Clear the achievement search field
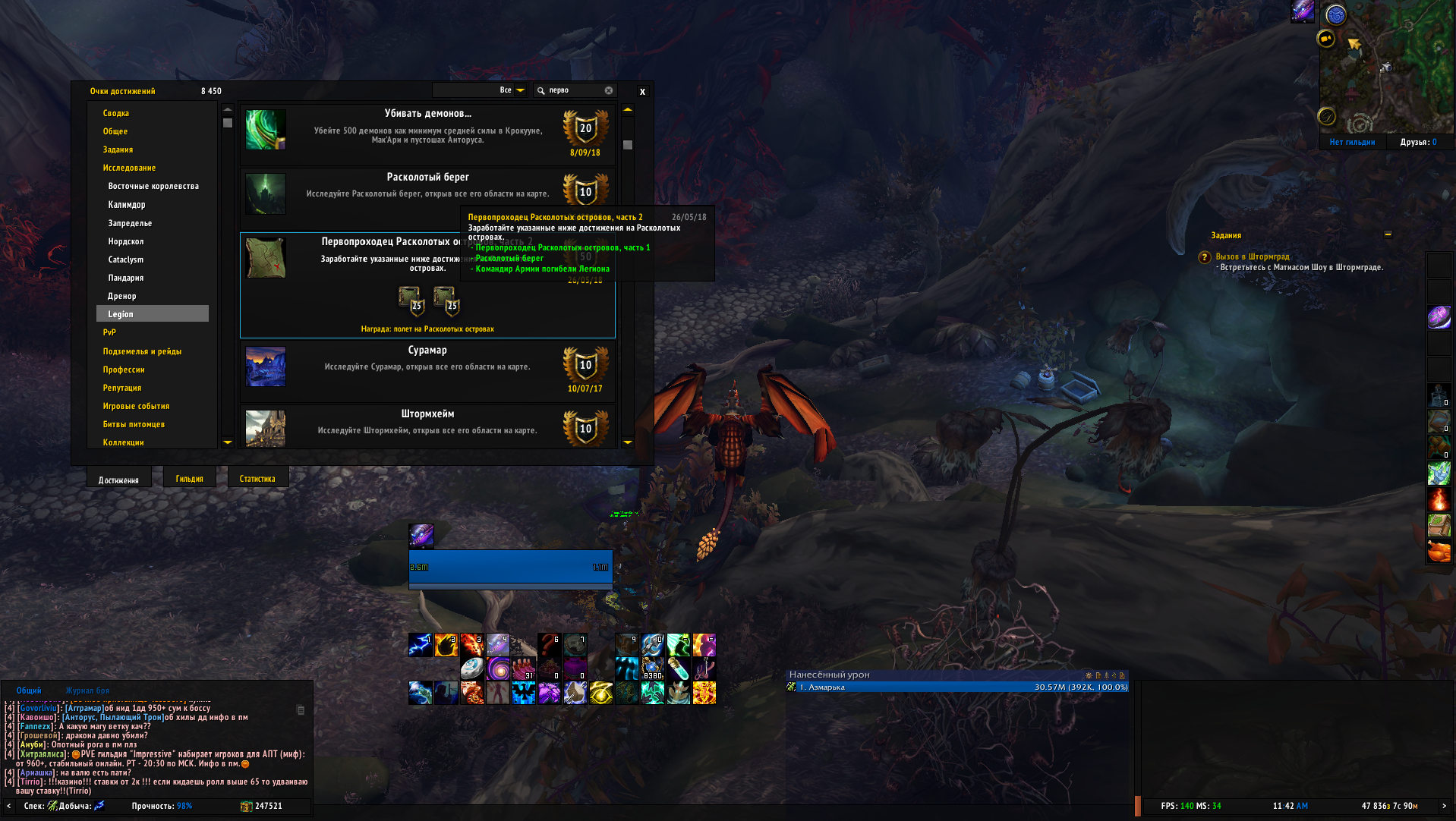The width and height of the screenshot is (1456, 821). click(609, 90)
